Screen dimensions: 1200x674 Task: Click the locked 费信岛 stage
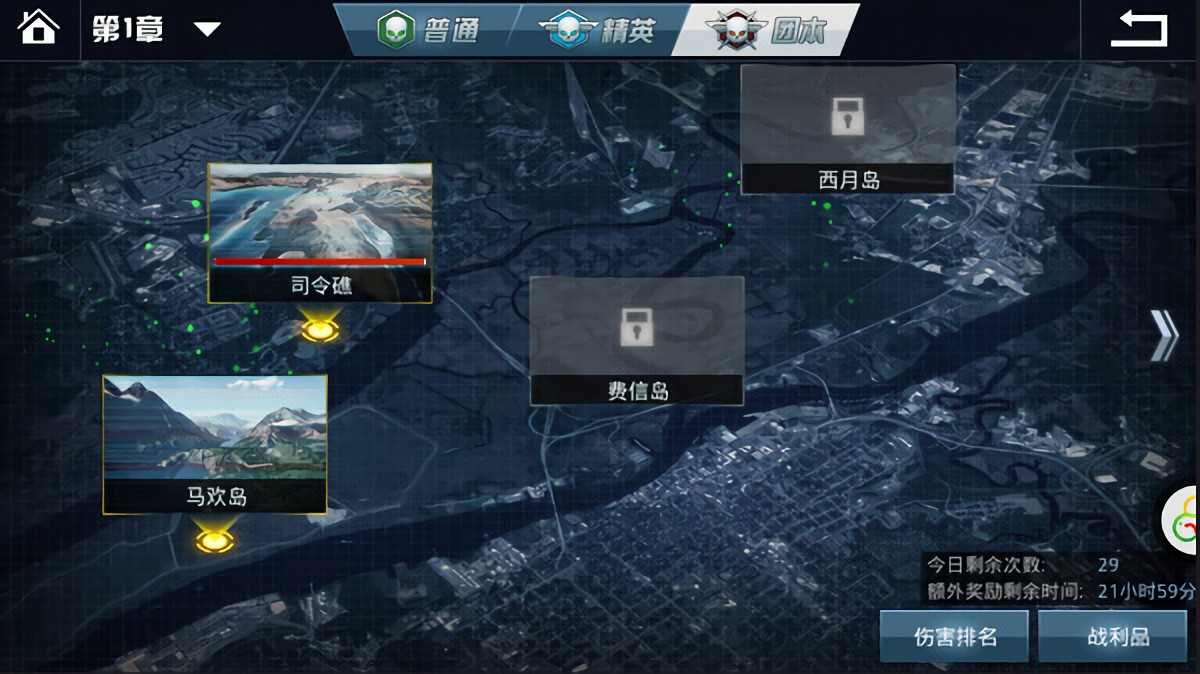click(637, 340)
